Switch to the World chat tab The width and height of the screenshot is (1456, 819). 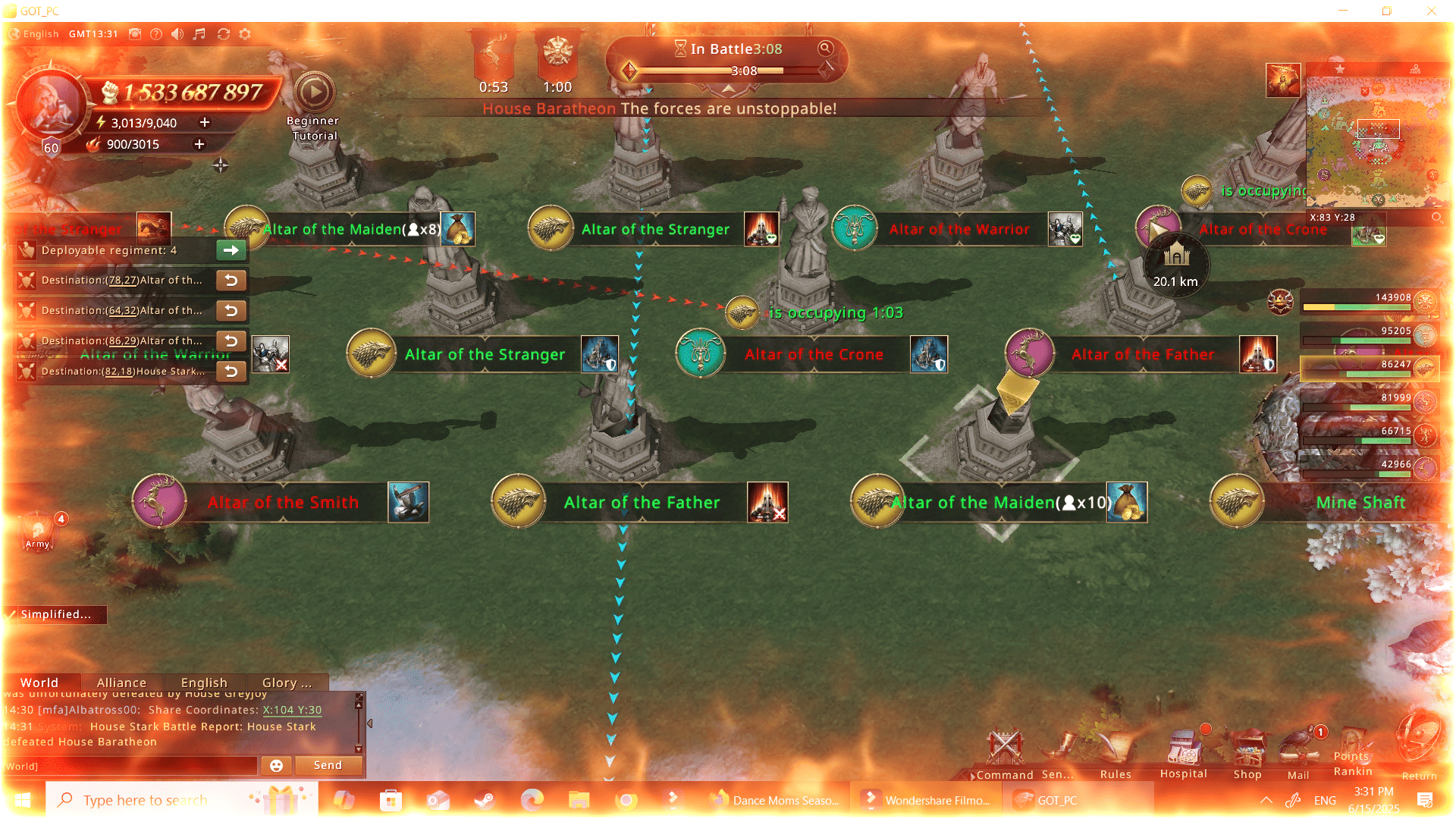[39, 682]
